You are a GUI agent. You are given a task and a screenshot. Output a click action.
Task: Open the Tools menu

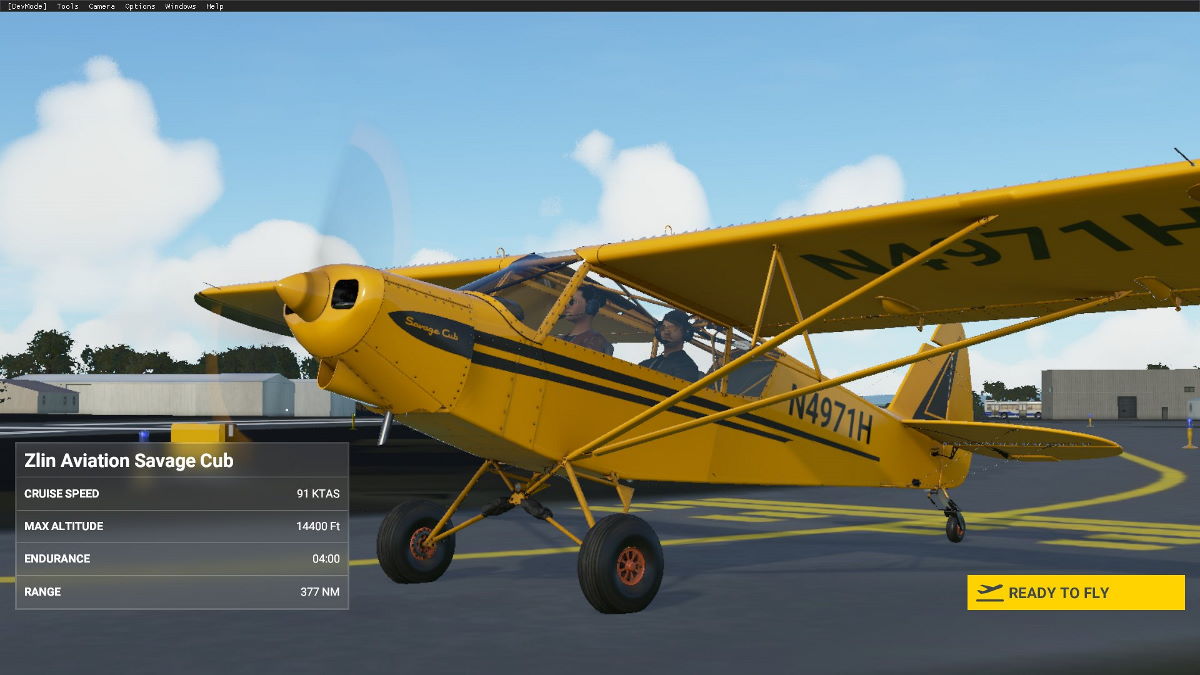(x=68, y=6)
